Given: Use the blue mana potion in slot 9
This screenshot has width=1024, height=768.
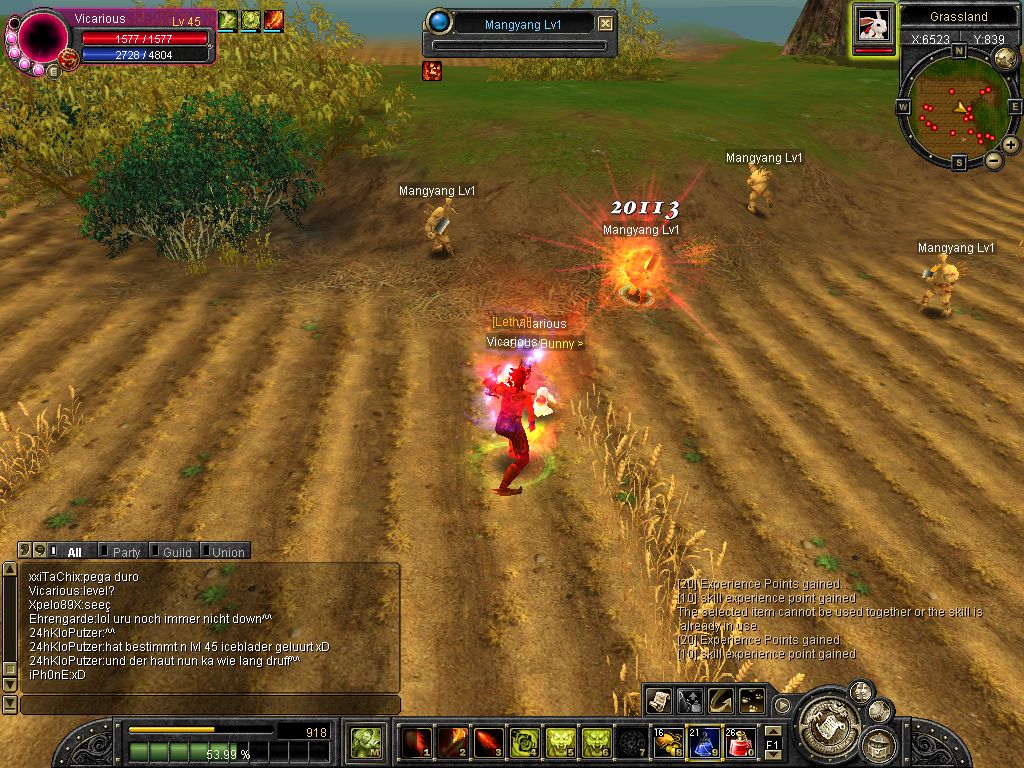Looking at the screenshot, I should click(x=704, y=742).
